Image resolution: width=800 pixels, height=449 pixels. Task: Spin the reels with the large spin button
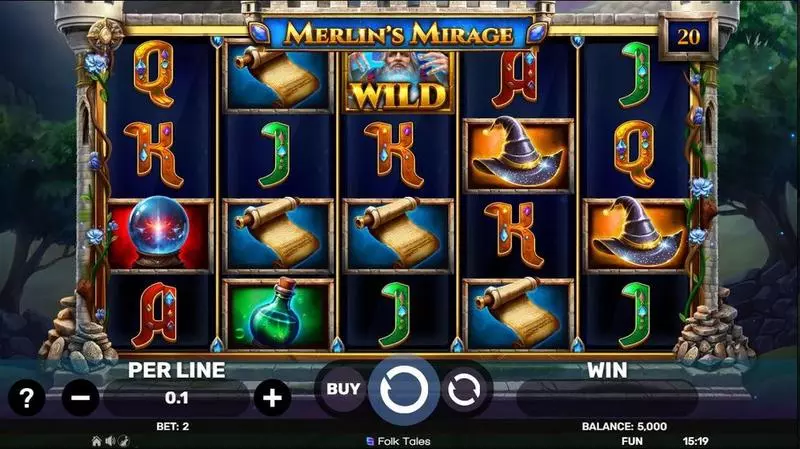pos(403,390)
